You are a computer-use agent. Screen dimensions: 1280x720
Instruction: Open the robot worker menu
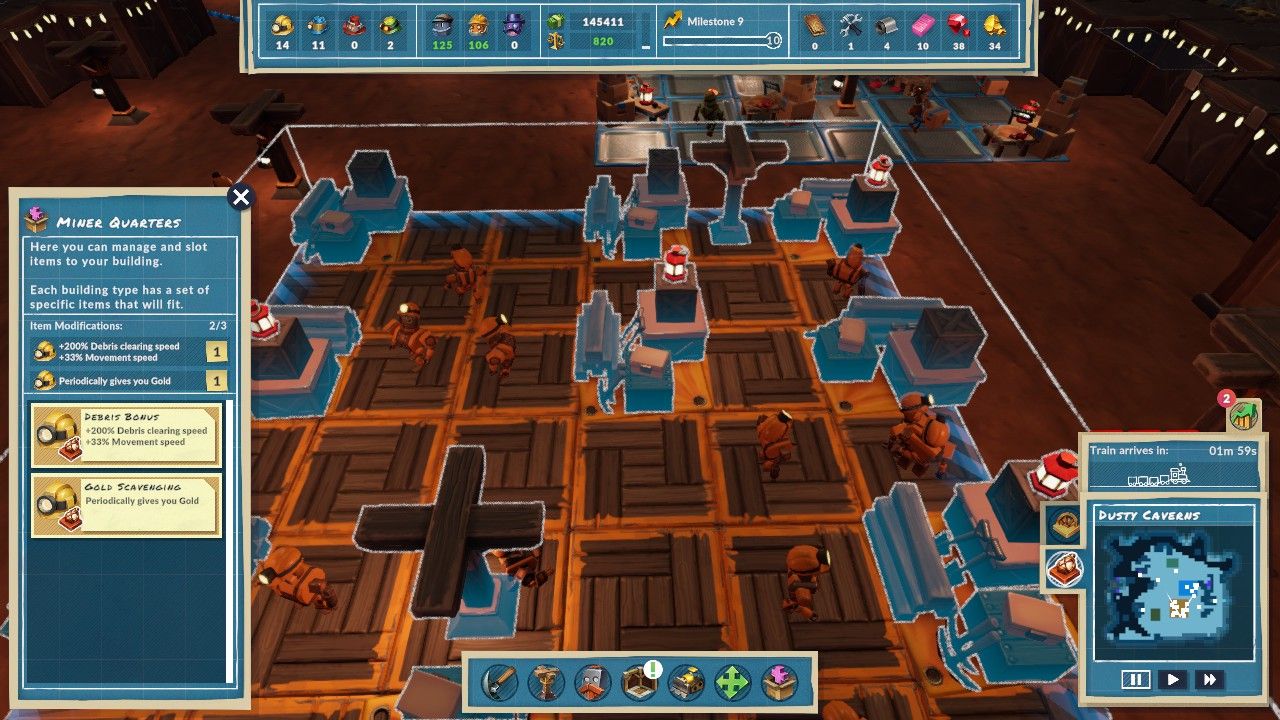click(x=593, y=684)
